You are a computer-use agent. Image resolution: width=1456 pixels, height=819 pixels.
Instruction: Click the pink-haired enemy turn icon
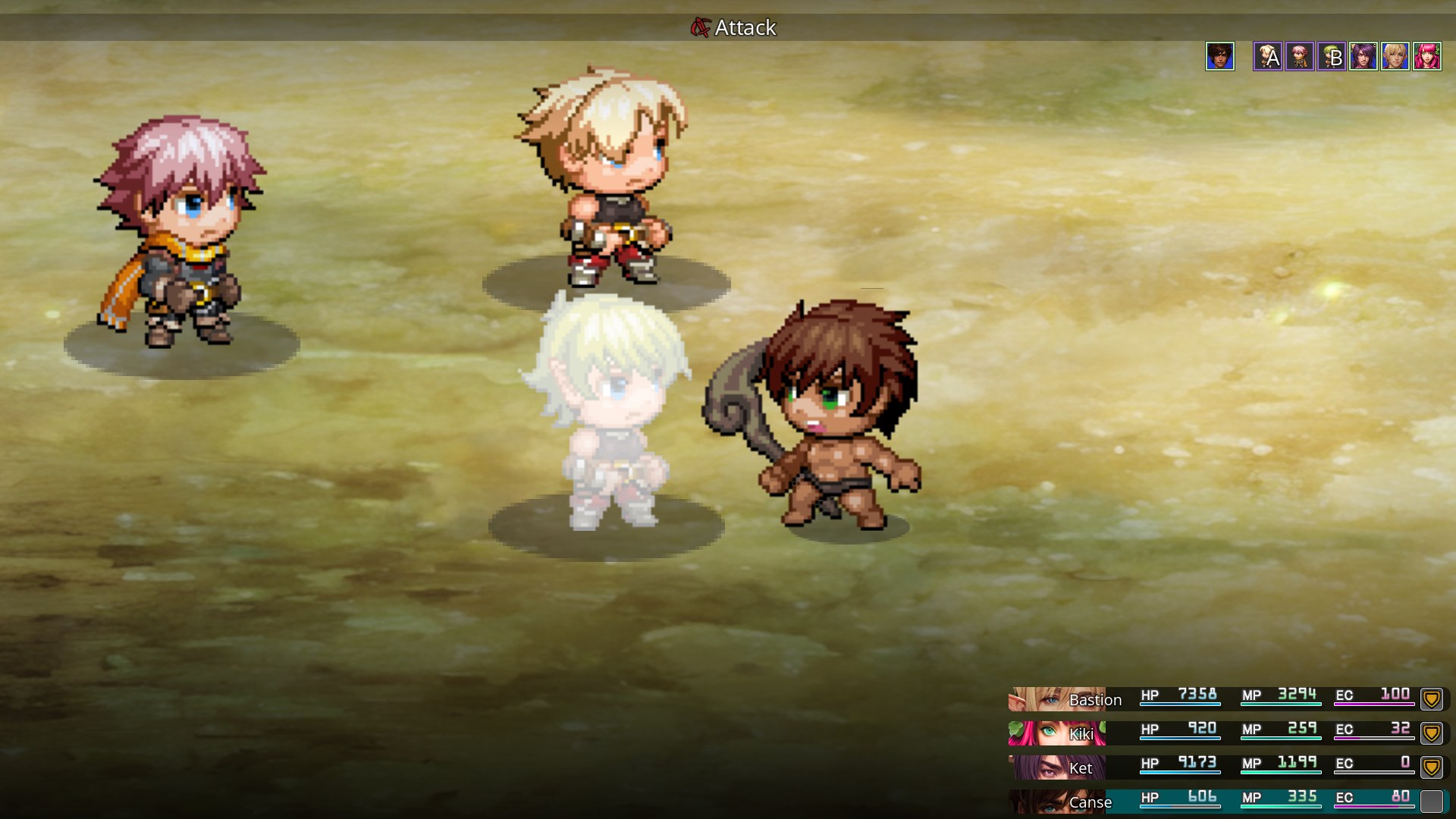point(1299,56)
